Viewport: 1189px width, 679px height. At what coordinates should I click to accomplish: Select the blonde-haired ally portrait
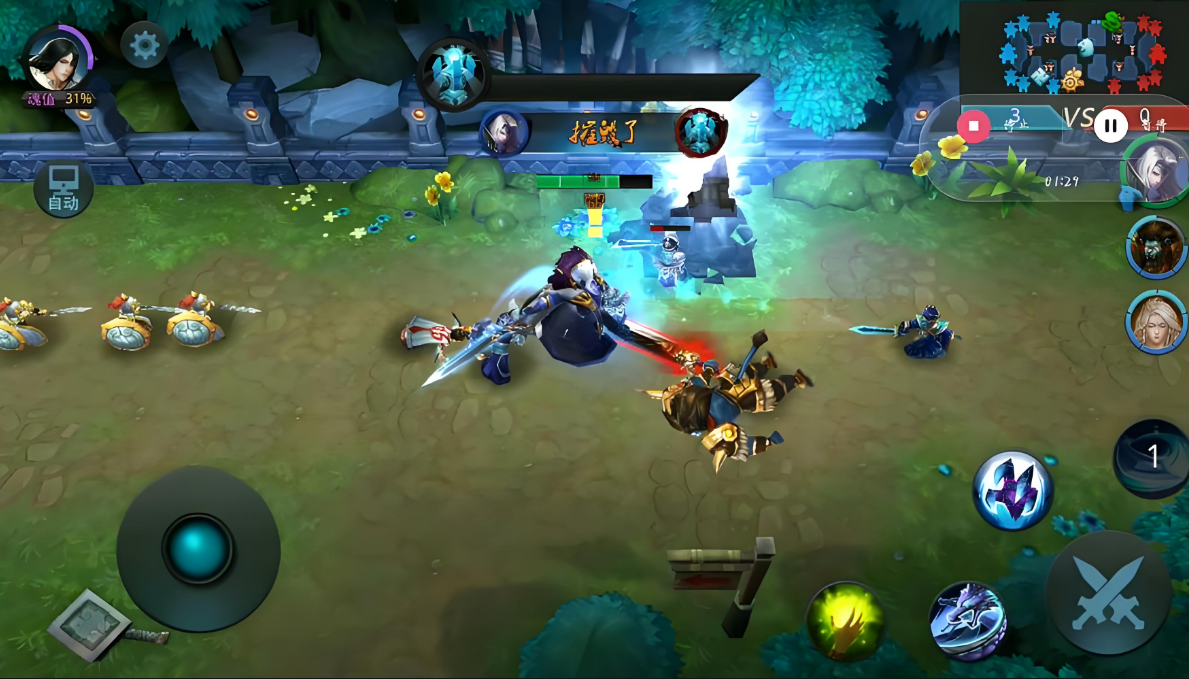click(1158, 322)
